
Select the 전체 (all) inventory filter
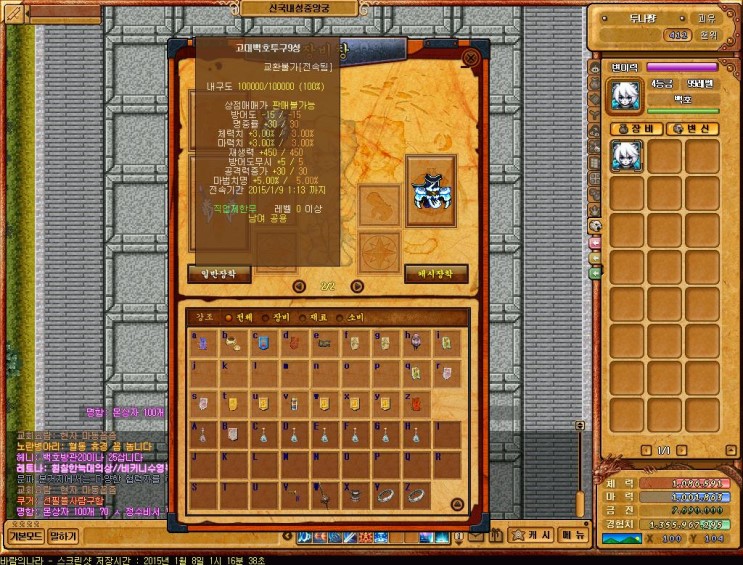point(239,317)
